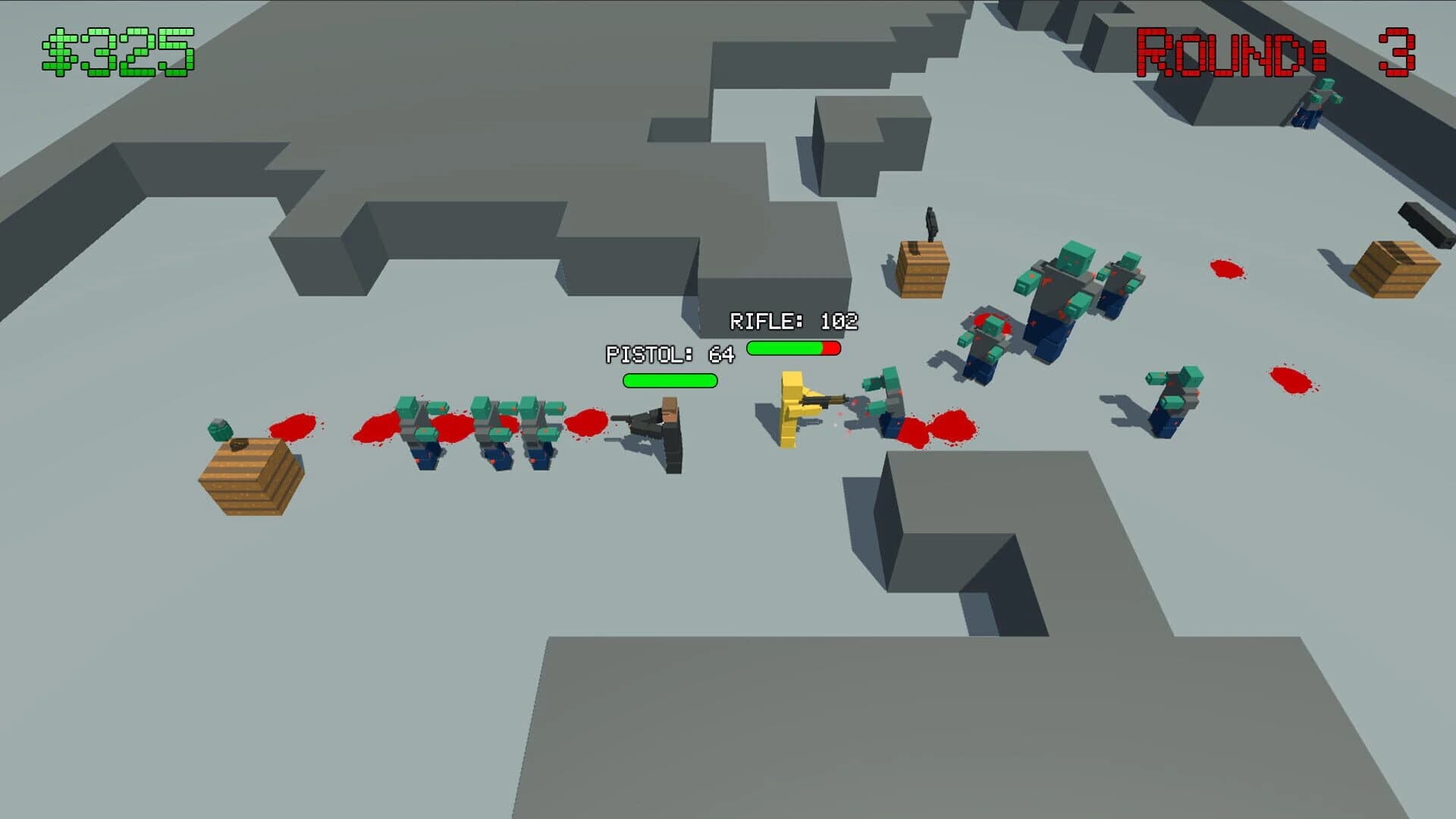This screenshot has height=819, width=1456.
Task: Click the rifle soldier's health bar
Action: (x=794, y=349)
